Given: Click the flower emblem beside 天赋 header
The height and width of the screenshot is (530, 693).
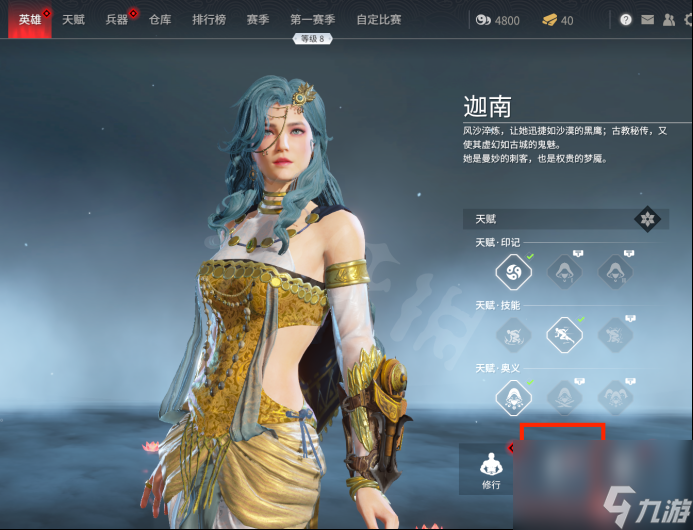Looking at the screenshot, I should click(x=647, y=219).
